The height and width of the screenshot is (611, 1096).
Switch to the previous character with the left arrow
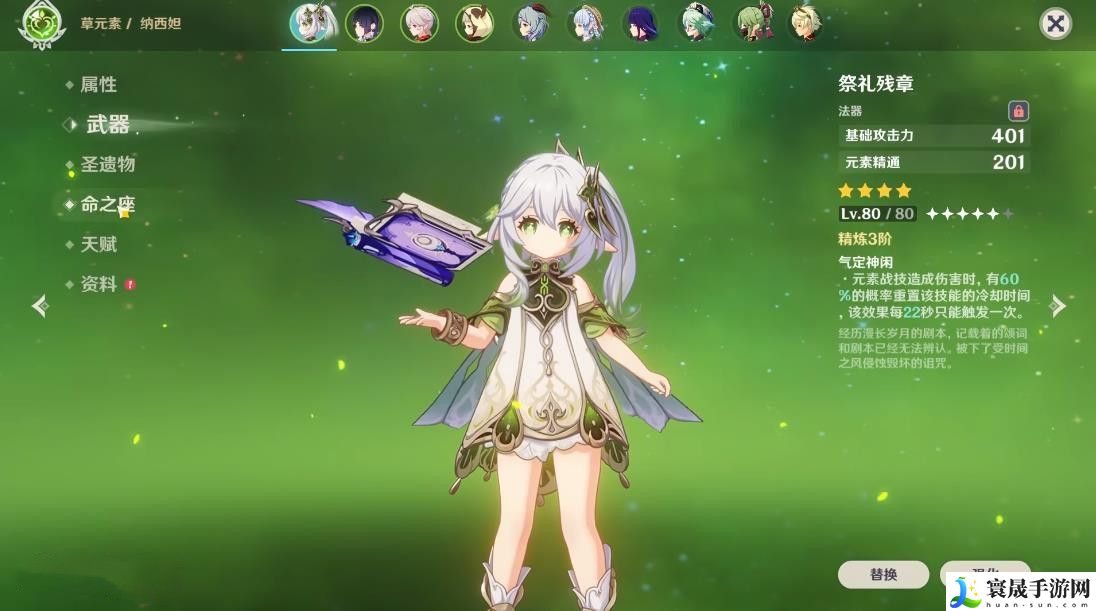(39, 305)
